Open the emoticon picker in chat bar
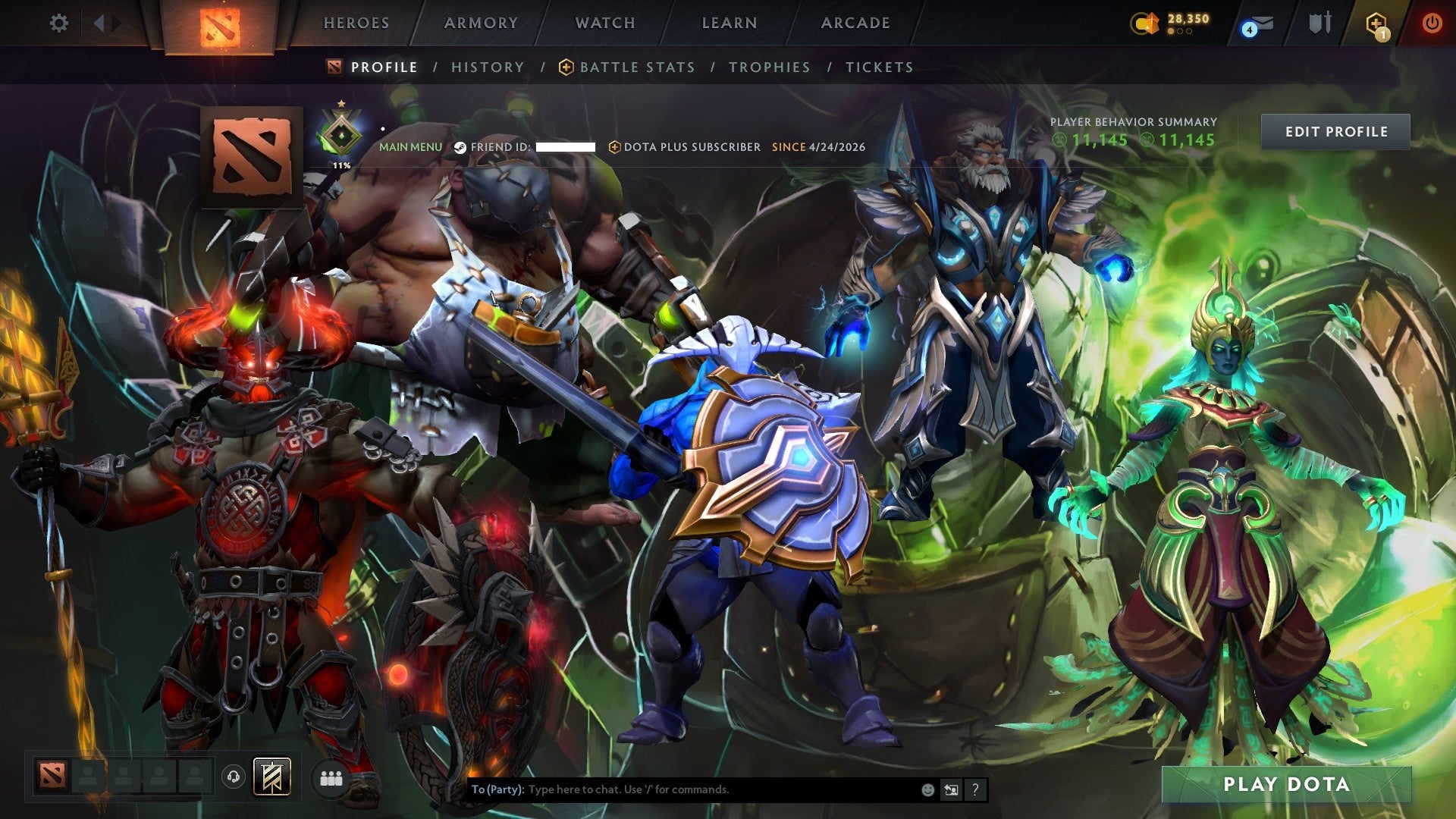 pos(927,789)
